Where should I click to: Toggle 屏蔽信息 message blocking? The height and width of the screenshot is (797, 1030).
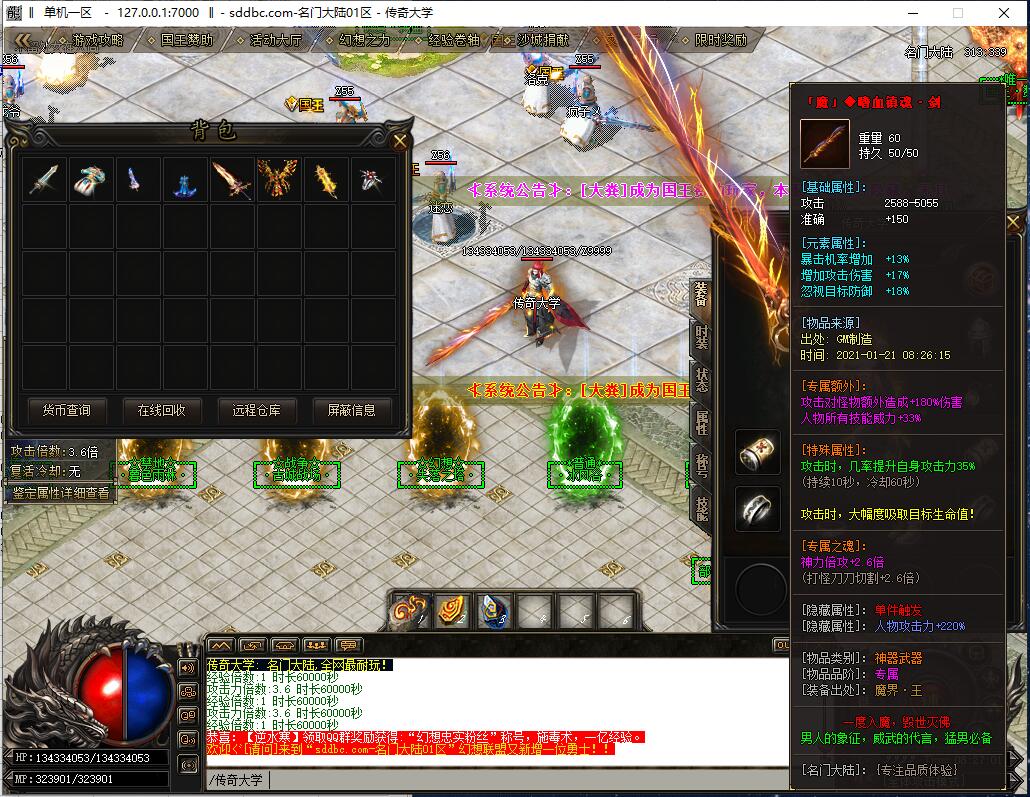tap(351, 410)
